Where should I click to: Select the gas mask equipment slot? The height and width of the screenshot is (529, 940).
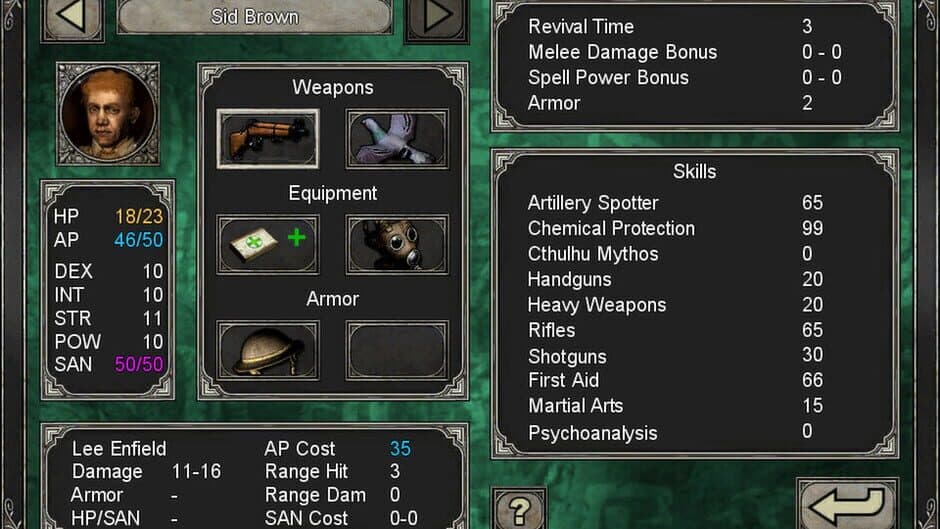point(397,244)
